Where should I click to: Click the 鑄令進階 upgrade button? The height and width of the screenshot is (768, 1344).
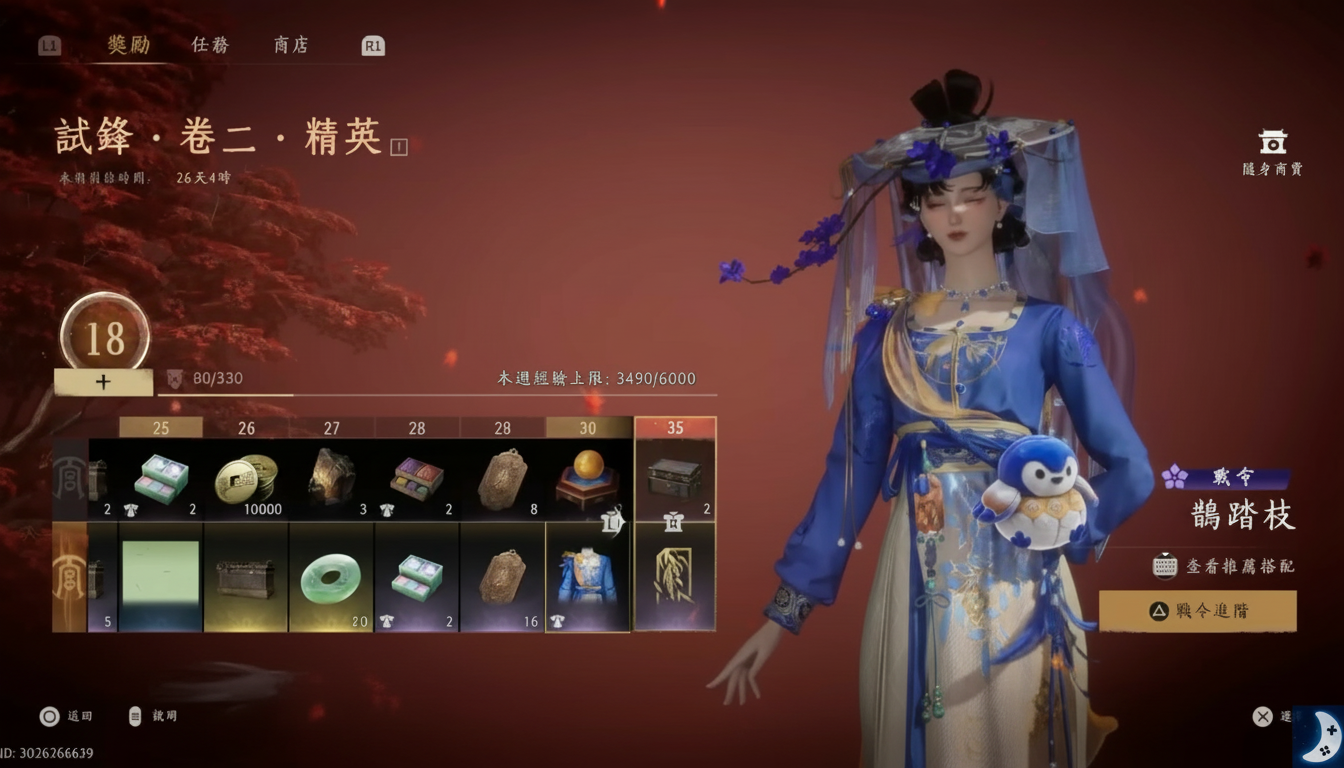(x=1197, y=611)
